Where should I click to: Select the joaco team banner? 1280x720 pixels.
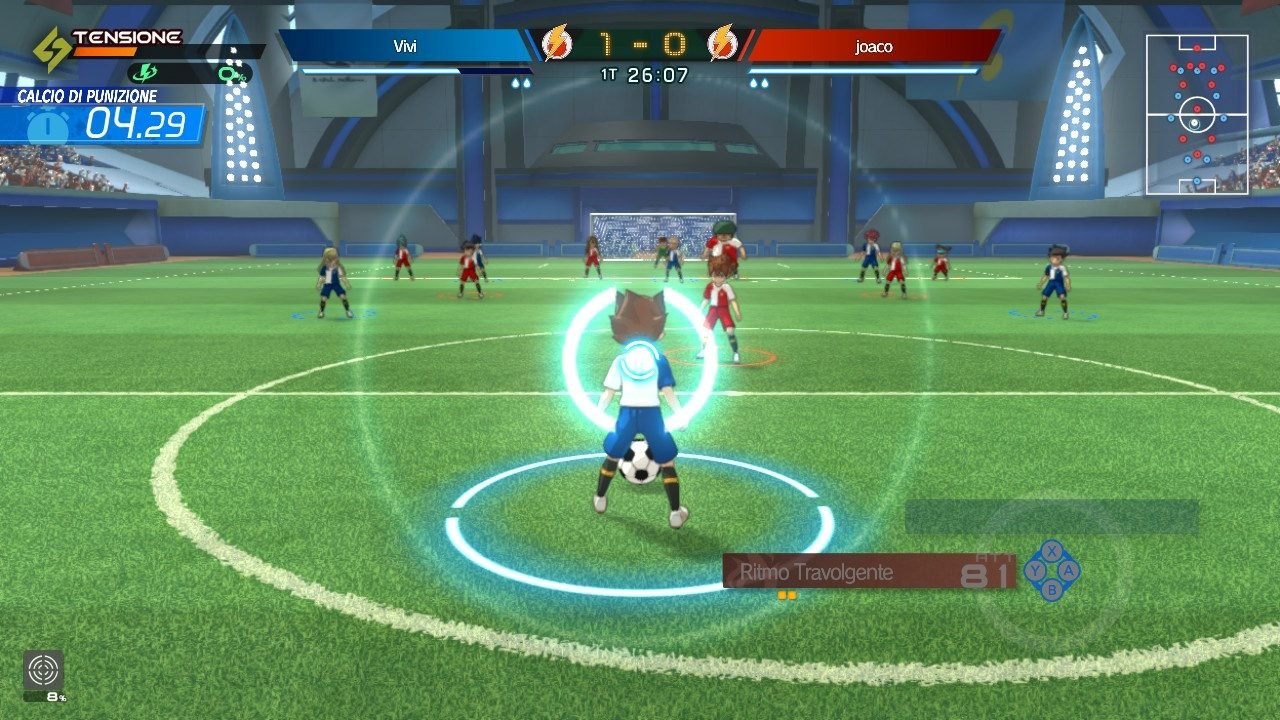tap(874, 45)
